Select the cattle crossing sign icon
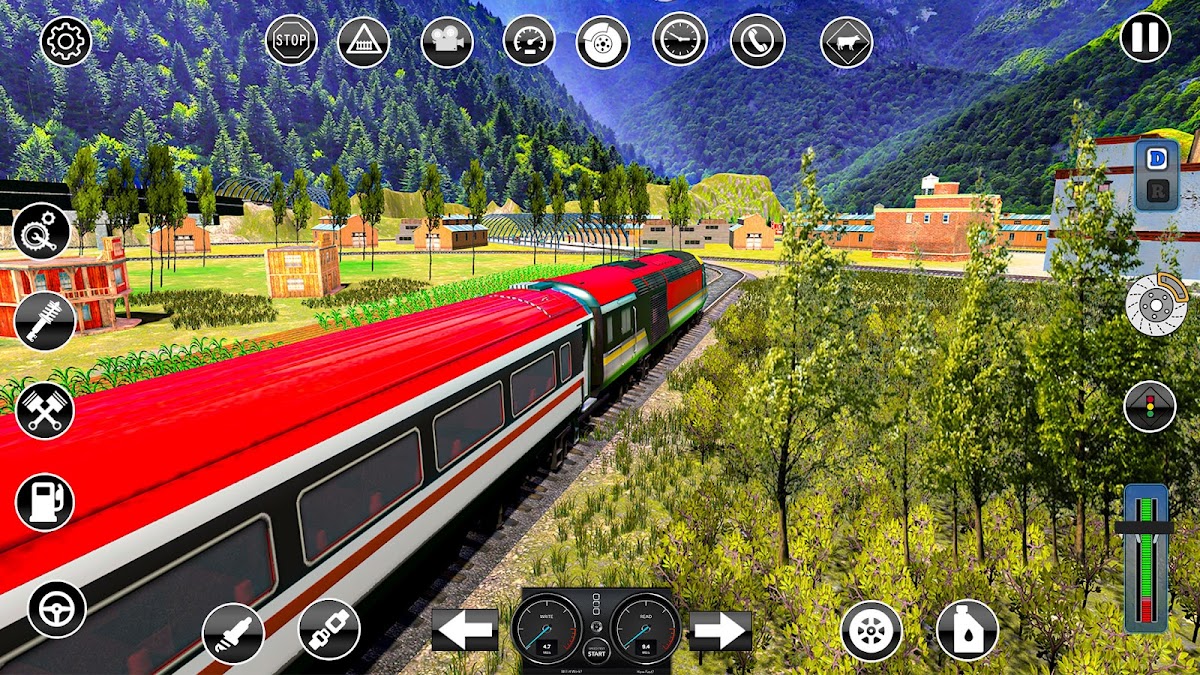Screen dimensions: 1200x675 (846, 42)
